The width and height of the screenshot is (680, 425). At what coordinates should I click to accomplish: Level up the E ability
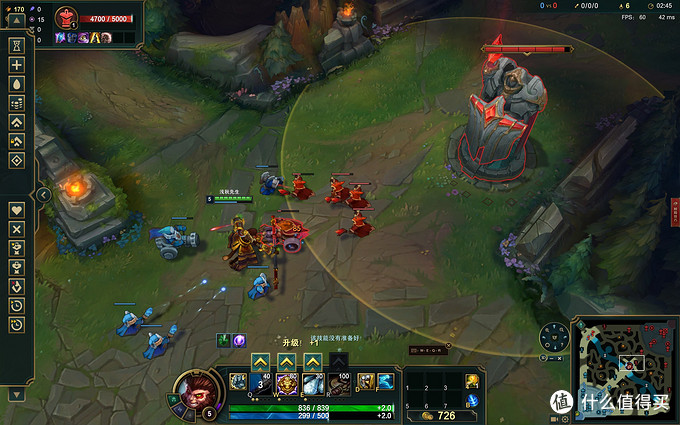313,361
